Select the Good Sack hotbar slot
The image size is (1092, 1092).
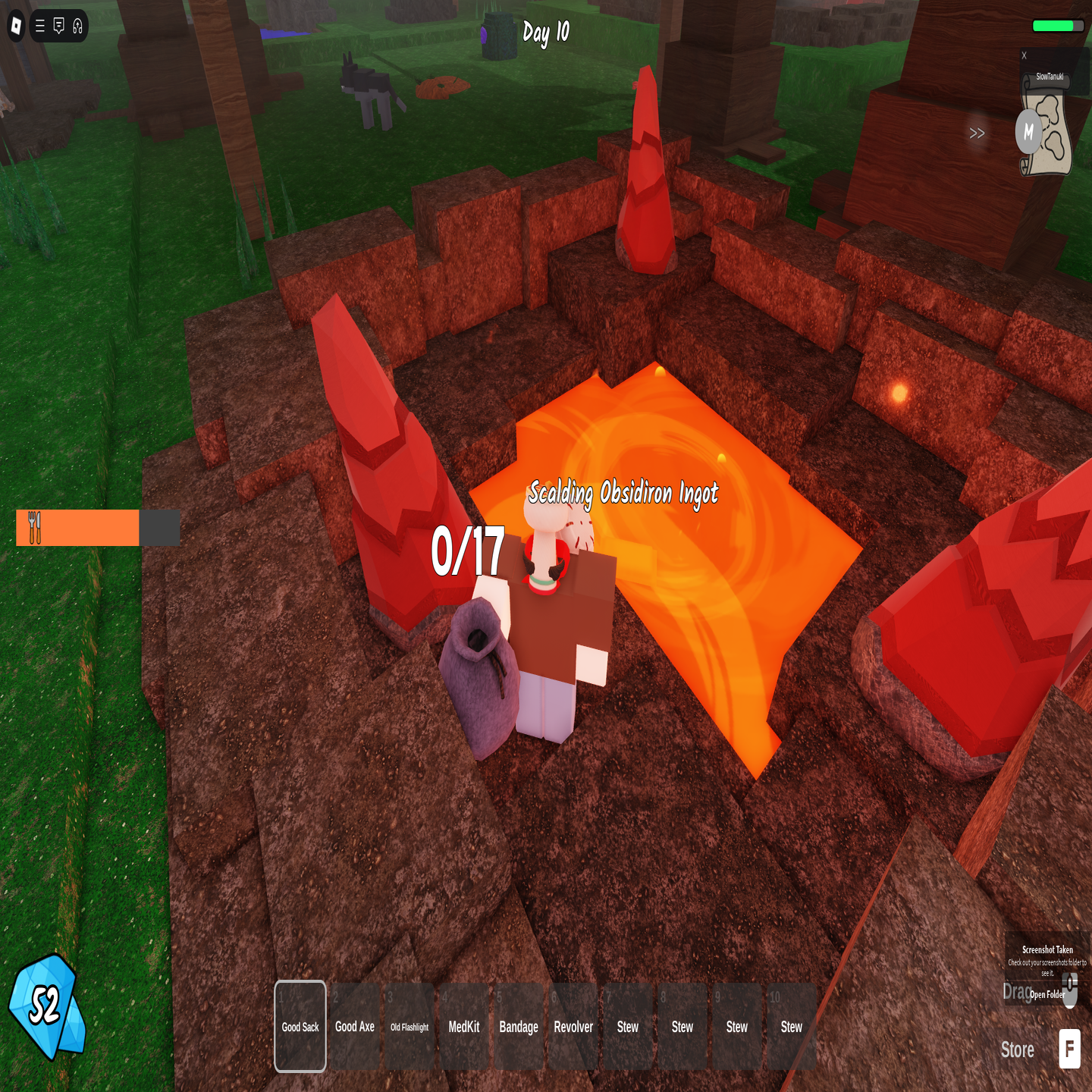point(300,1026)
